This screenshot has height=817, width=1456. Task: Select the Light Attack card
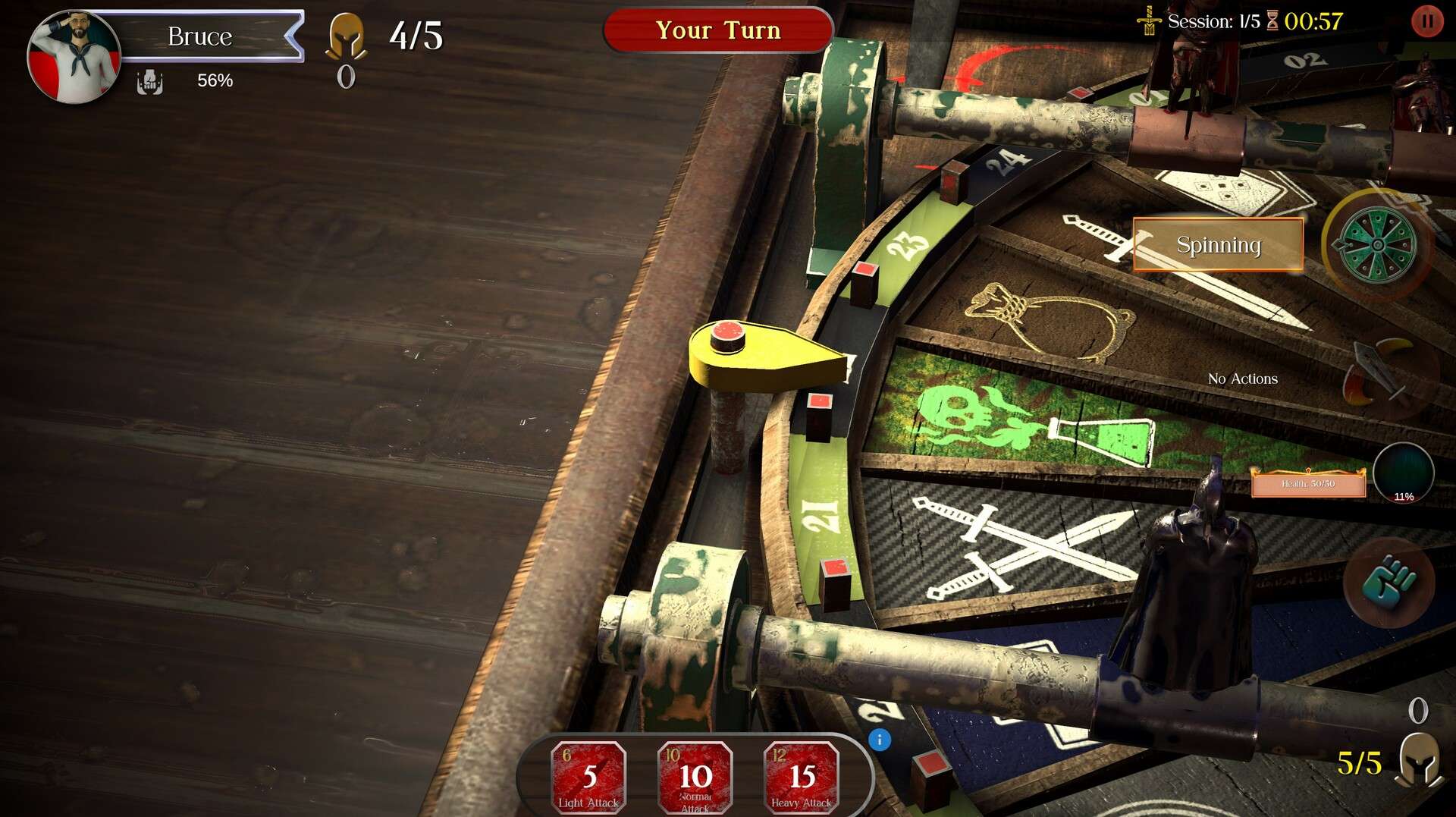(x=588, y=777)
